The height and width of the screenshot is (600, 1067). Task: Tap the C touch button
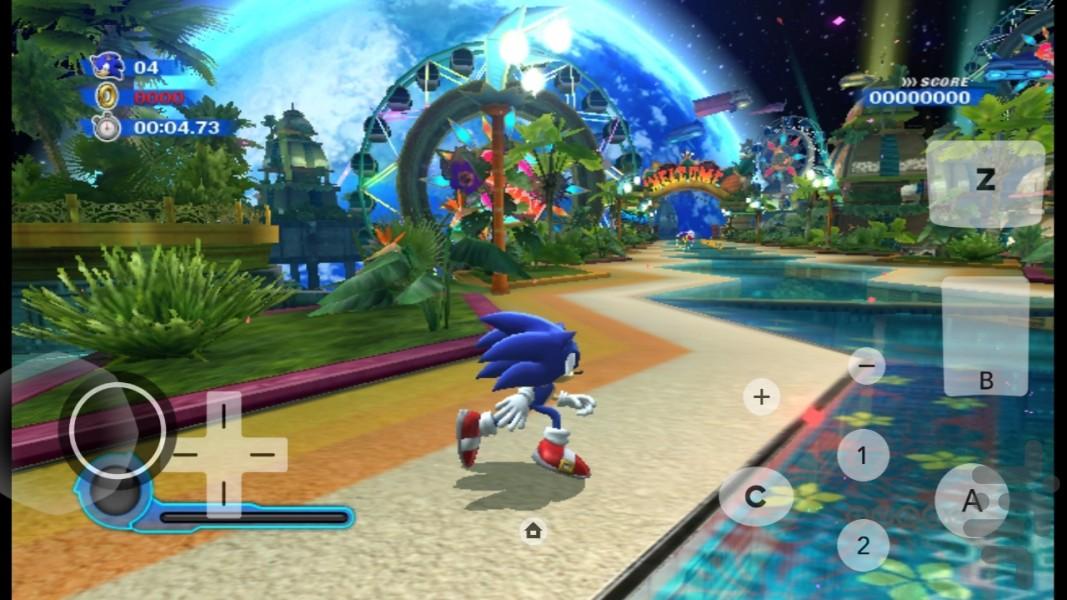[x=756, y=496]
